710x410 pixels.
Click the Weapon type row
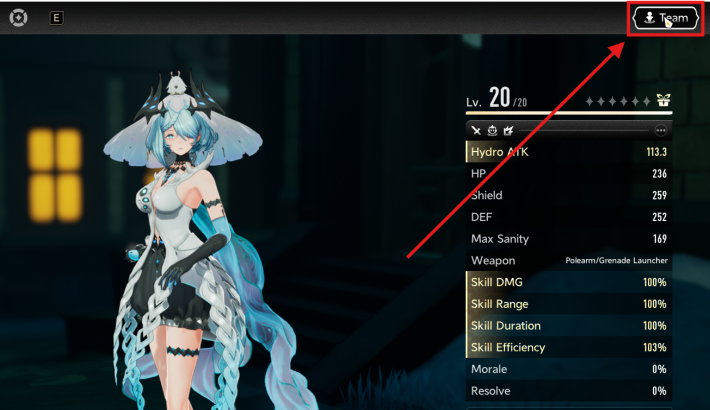click(568, 261)
